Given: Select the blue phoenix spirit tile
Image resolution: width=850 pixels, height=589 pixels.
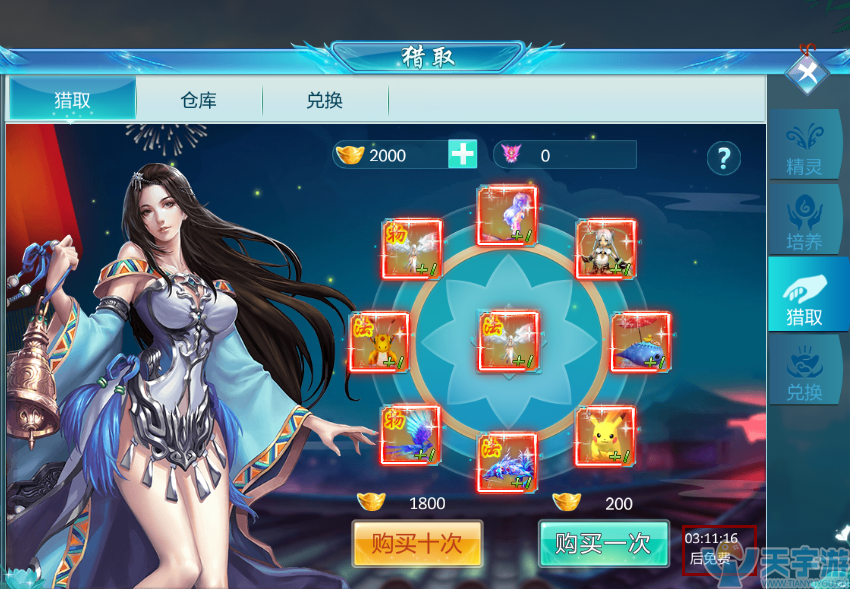Looking at the screenshot, I should [x=410, y=435].
